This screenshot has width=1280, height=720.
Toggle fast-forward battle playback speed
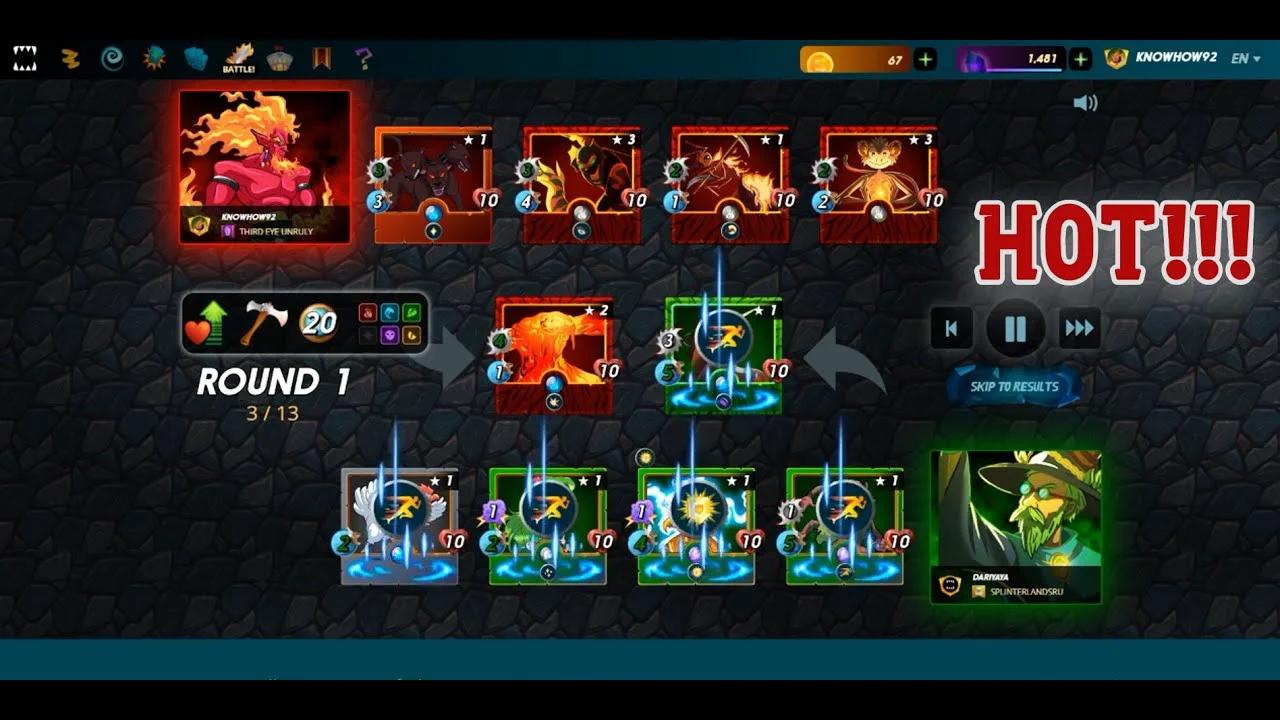(x=1078, y=328)
